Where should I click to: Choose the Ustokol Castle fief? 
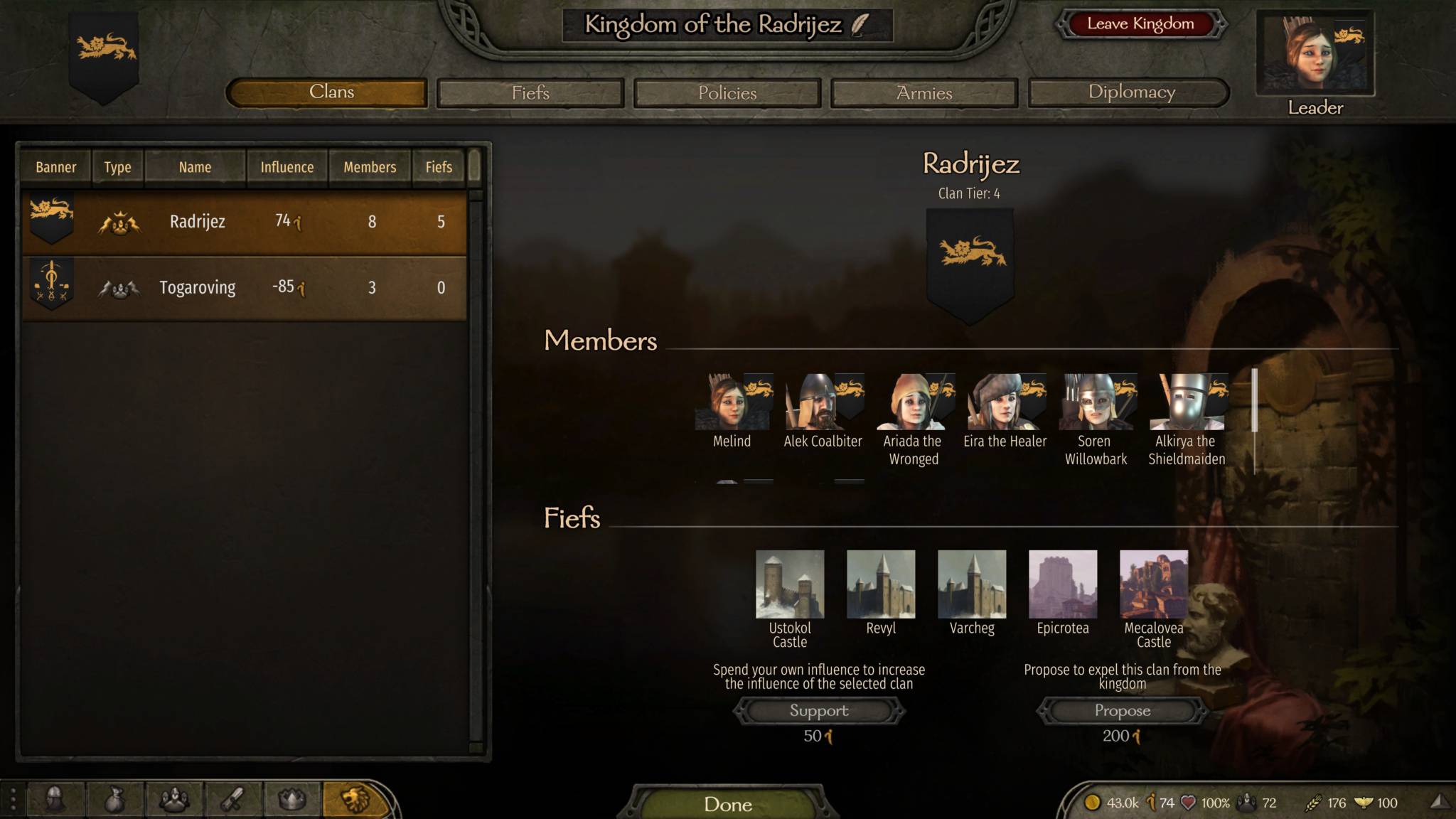790,584
